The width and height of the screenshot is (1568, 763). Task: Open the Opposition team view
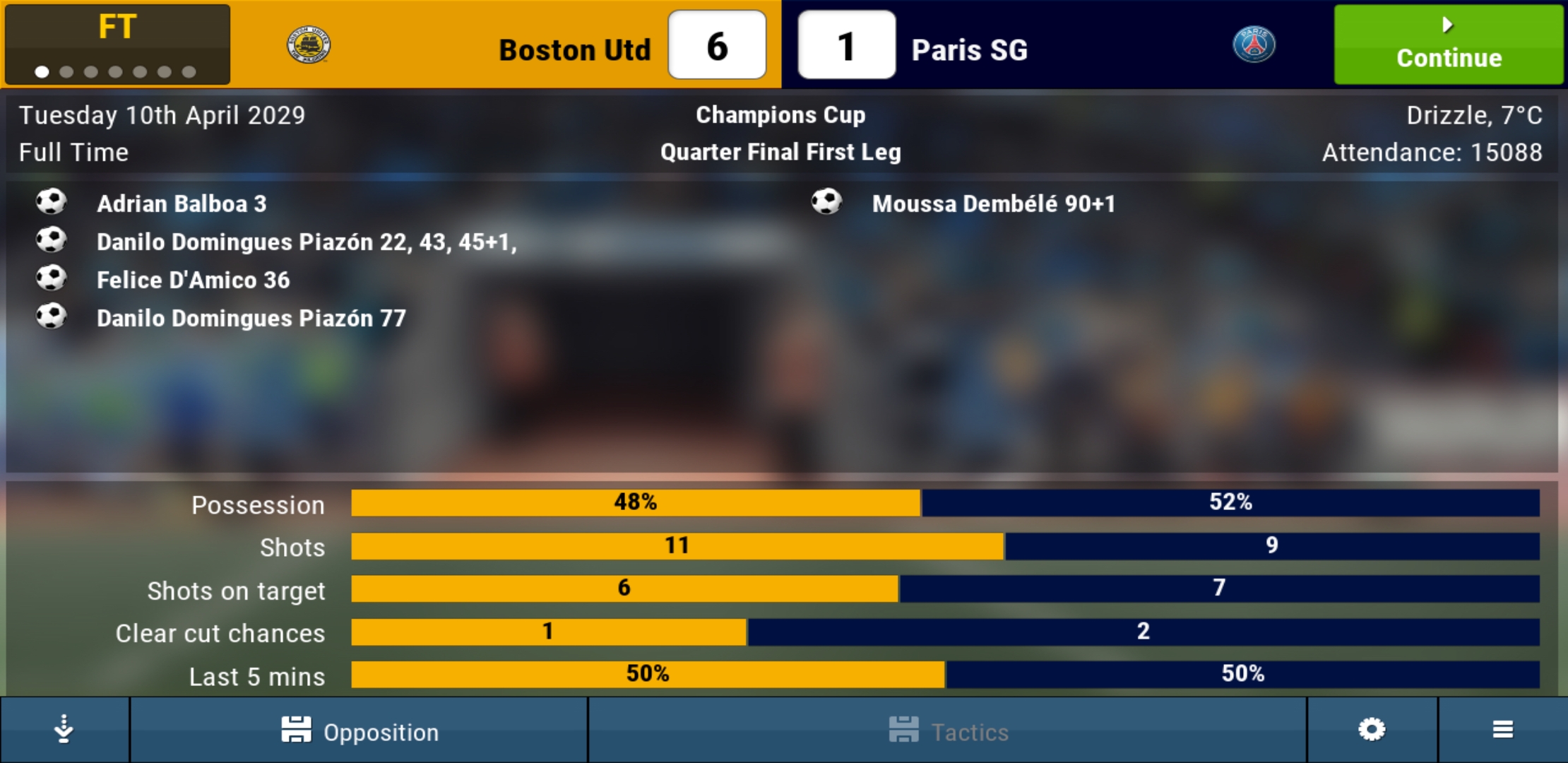(360, 731)
